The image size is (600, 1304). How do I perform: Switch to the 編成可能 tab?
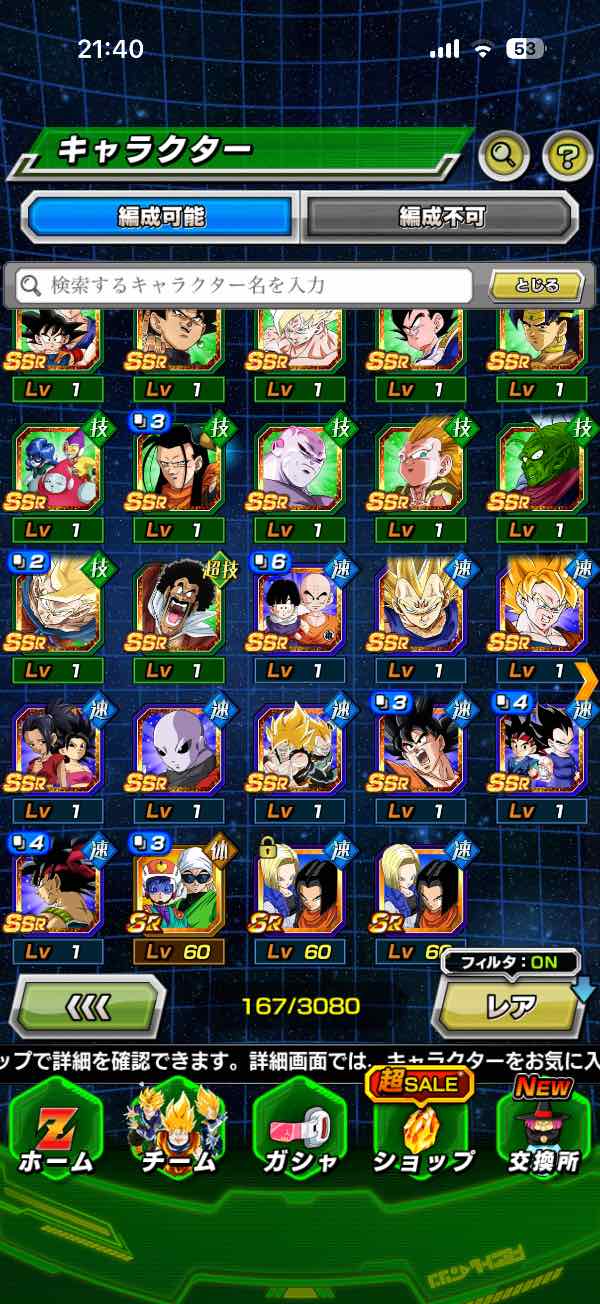tap(160, 216)
